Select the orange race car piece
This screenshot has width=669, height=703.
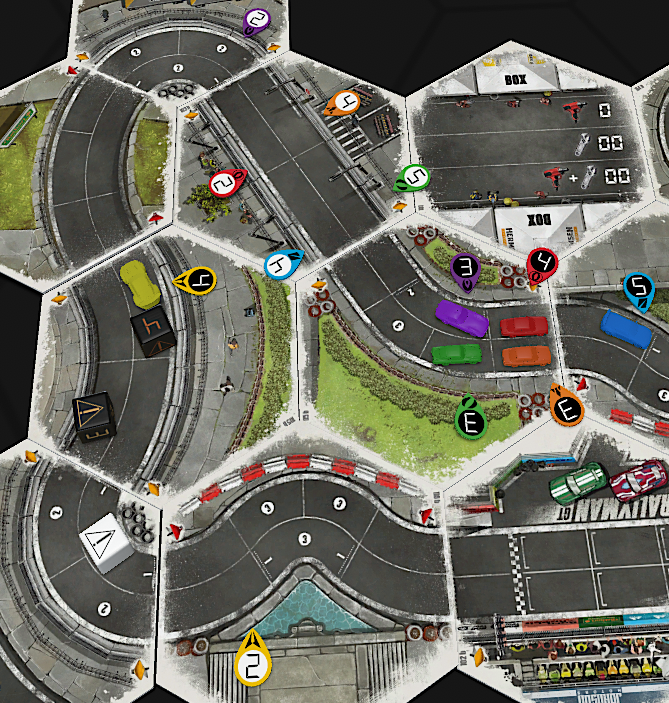(x=526, y=355)
